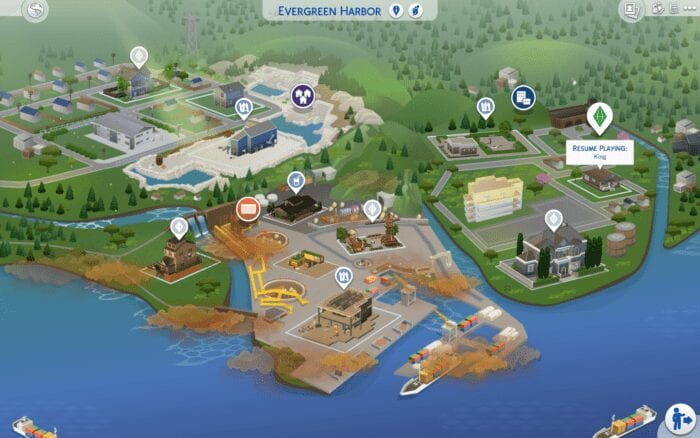Choose the lot marker above the large mansion
Viewport: 700px width, 438px height.
[553, 219]
